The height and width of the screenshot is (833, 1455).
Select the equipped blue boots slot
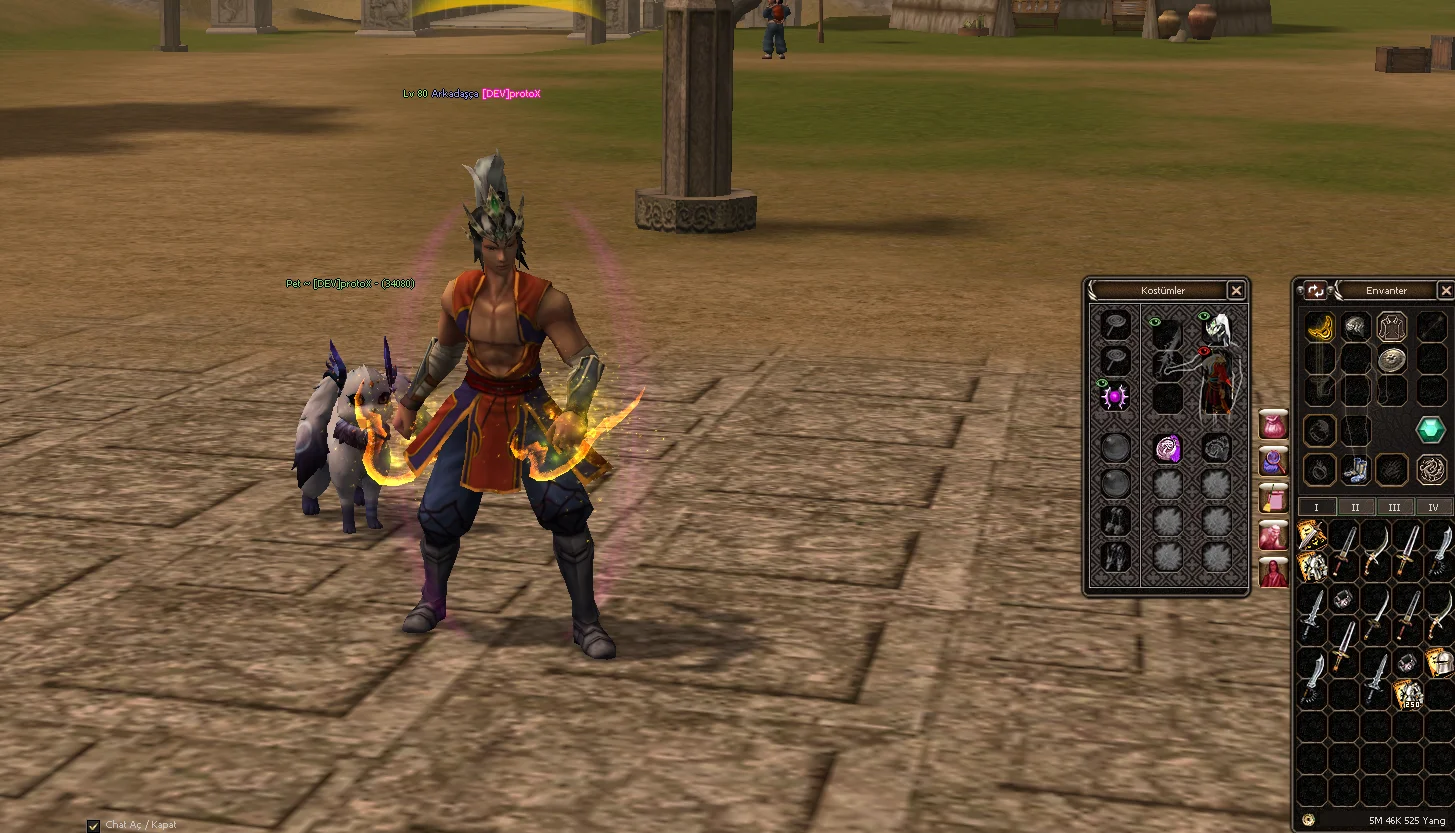1355,469
